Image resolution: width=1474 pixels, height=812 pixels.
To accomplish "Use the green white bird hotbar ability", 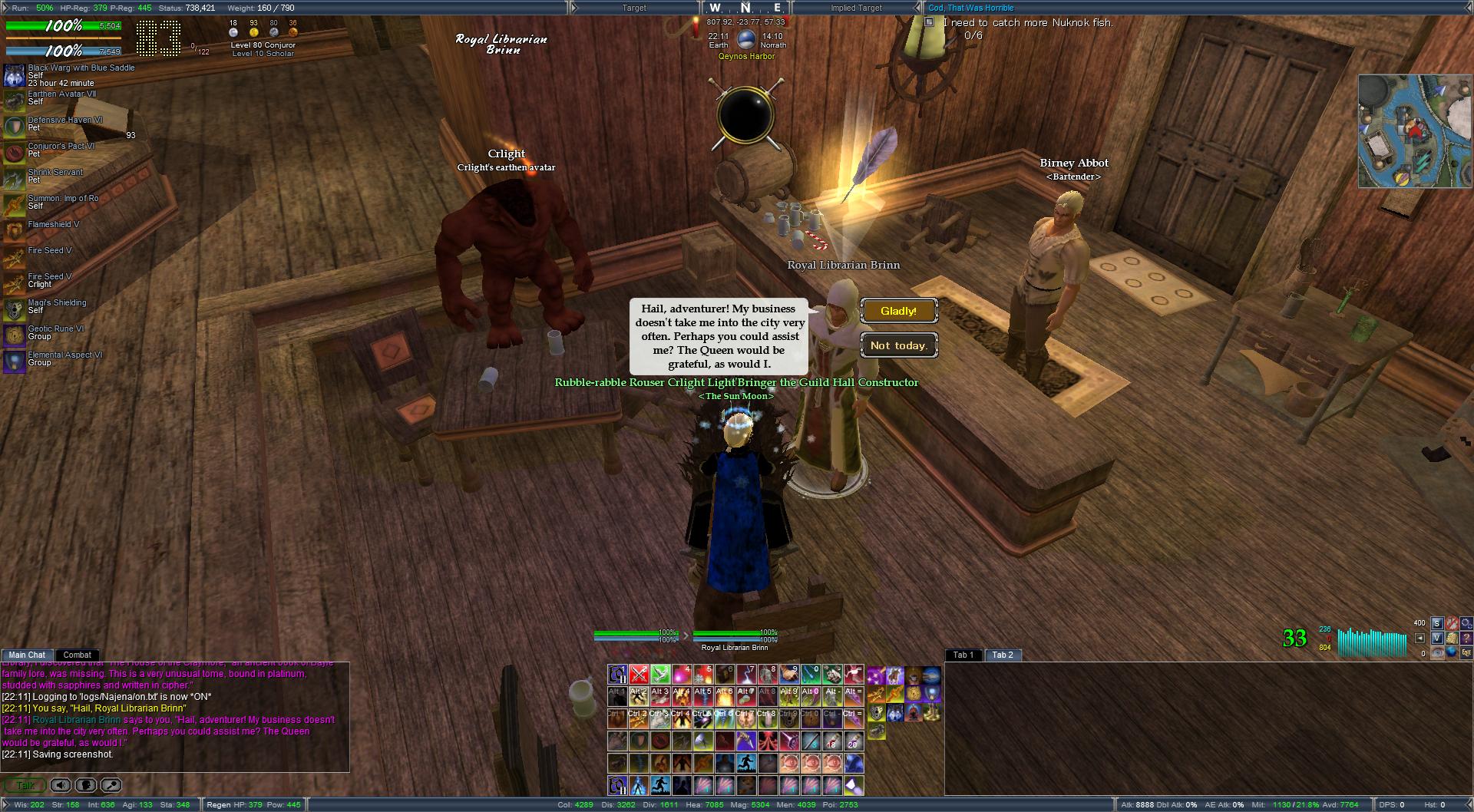I will coord(660,675).
